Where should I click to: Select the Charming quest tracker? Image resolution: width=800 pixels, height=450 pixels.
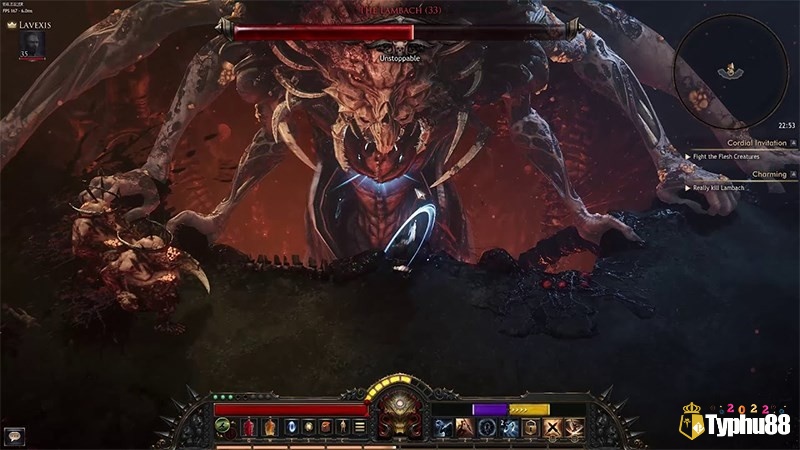pyautogui.click(x=740, y=174)
